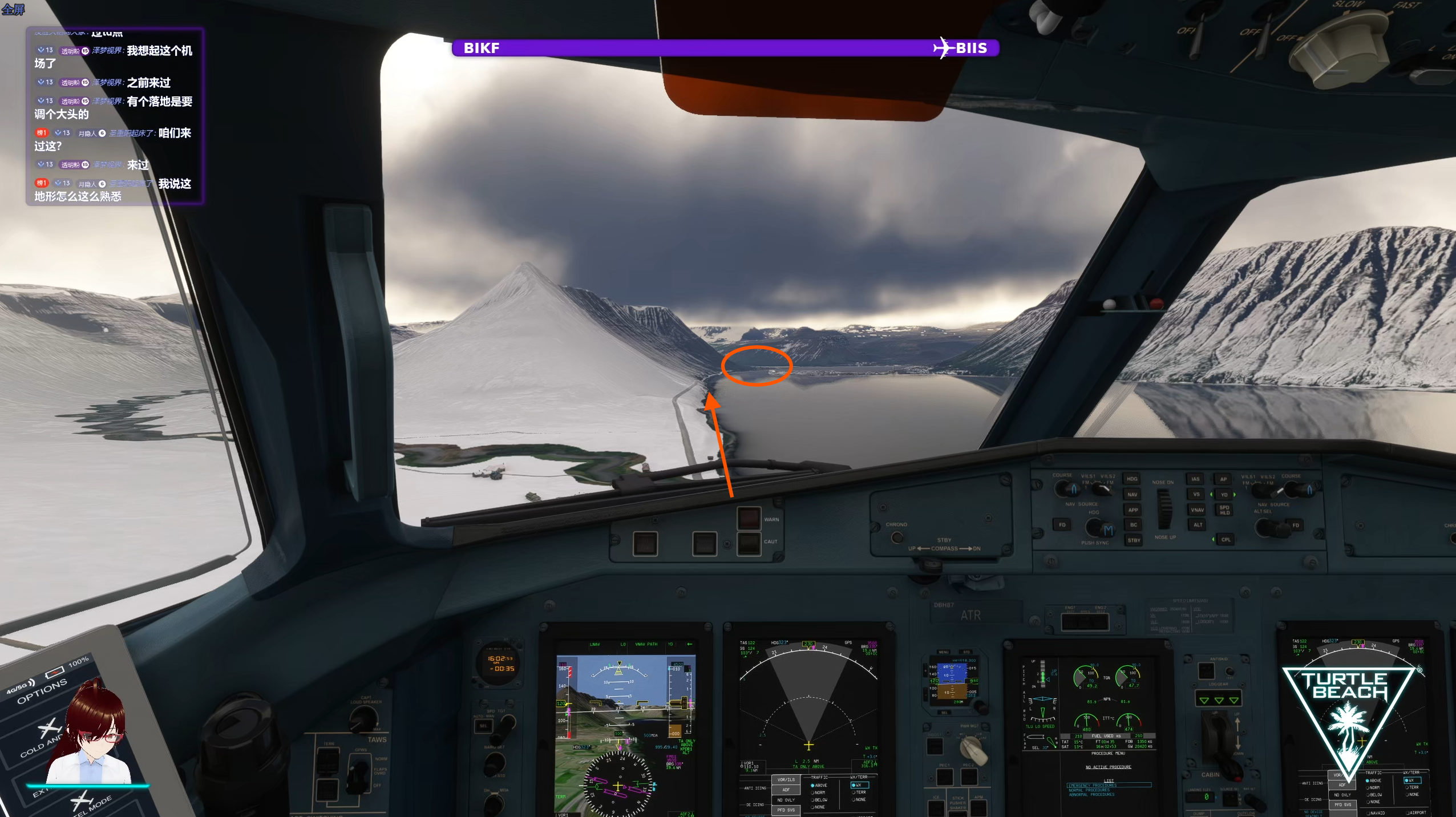Viewport: 1456px width, 817px height.
Task: Toggle the YD yaw damper button
Action: point(1224,495)
